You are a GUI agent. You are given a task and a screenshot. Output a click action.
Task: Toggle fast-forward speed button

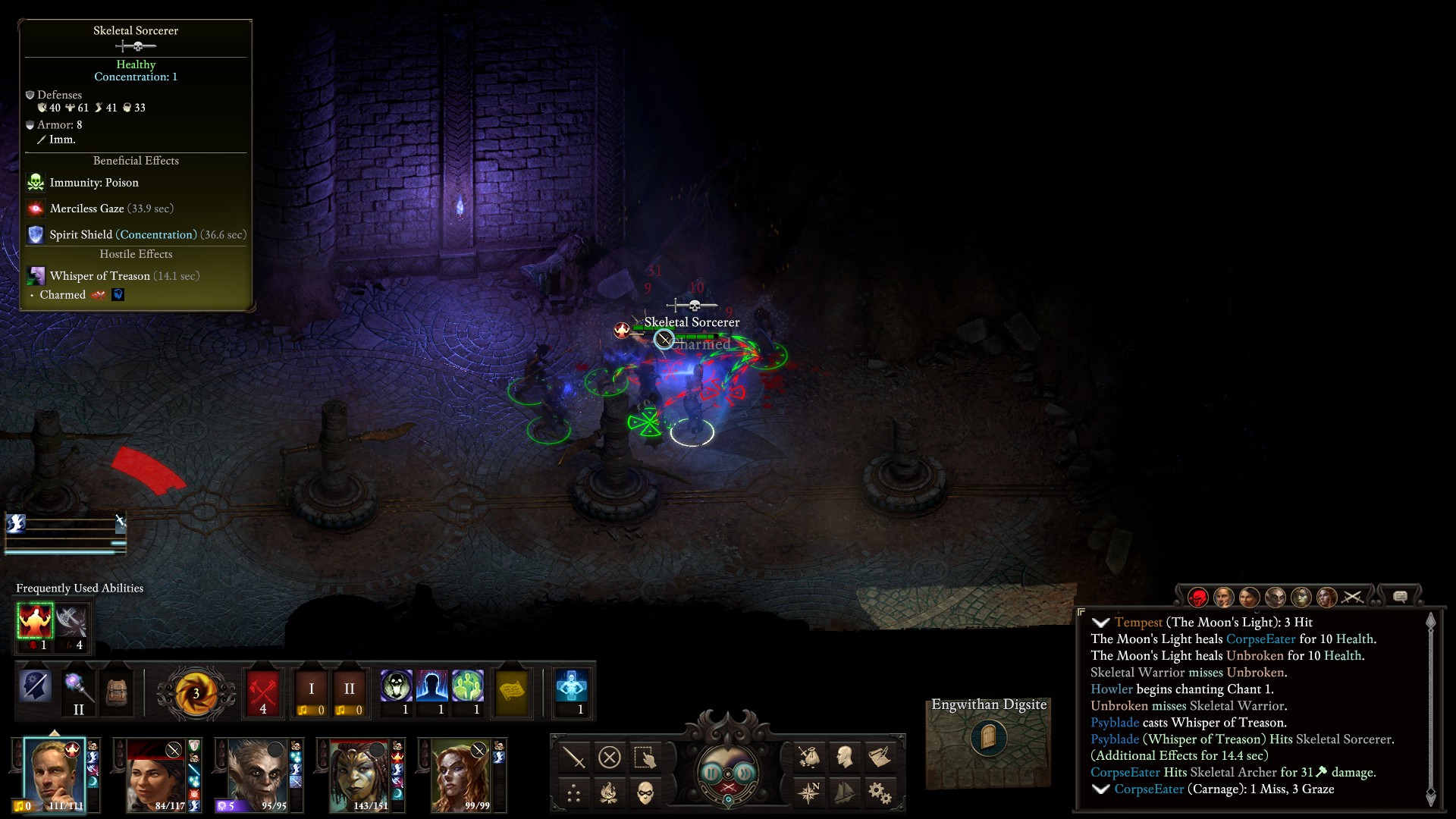coord(745,772)
